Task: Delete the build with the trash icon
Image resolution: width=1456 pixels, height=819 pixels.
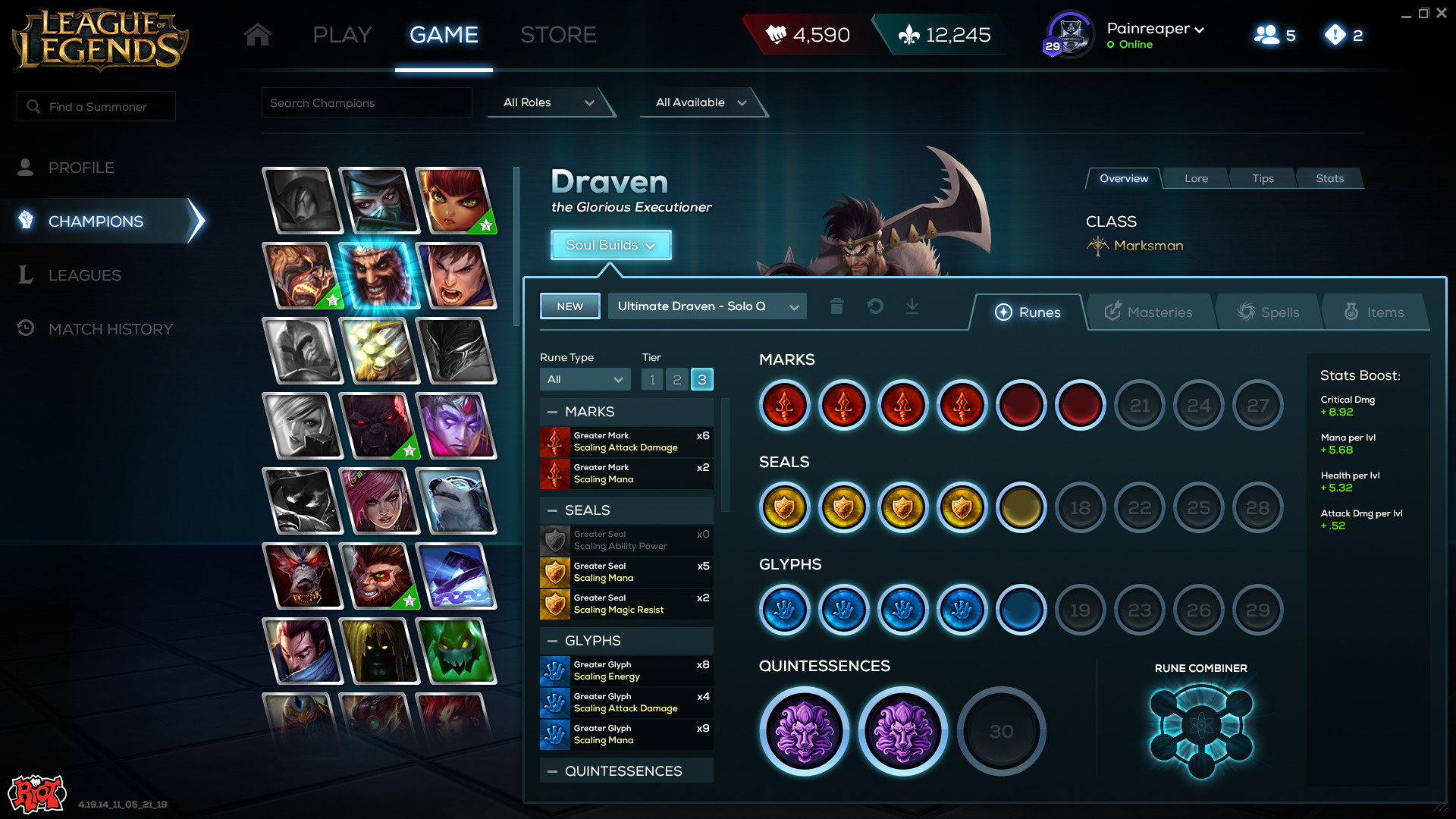Action: point(836,306)
